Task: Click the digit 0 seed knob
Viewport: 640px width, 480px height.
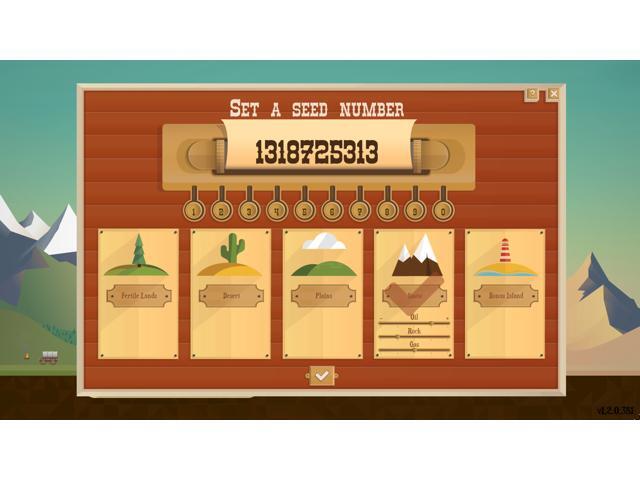Action: click(x=441, y=211)
